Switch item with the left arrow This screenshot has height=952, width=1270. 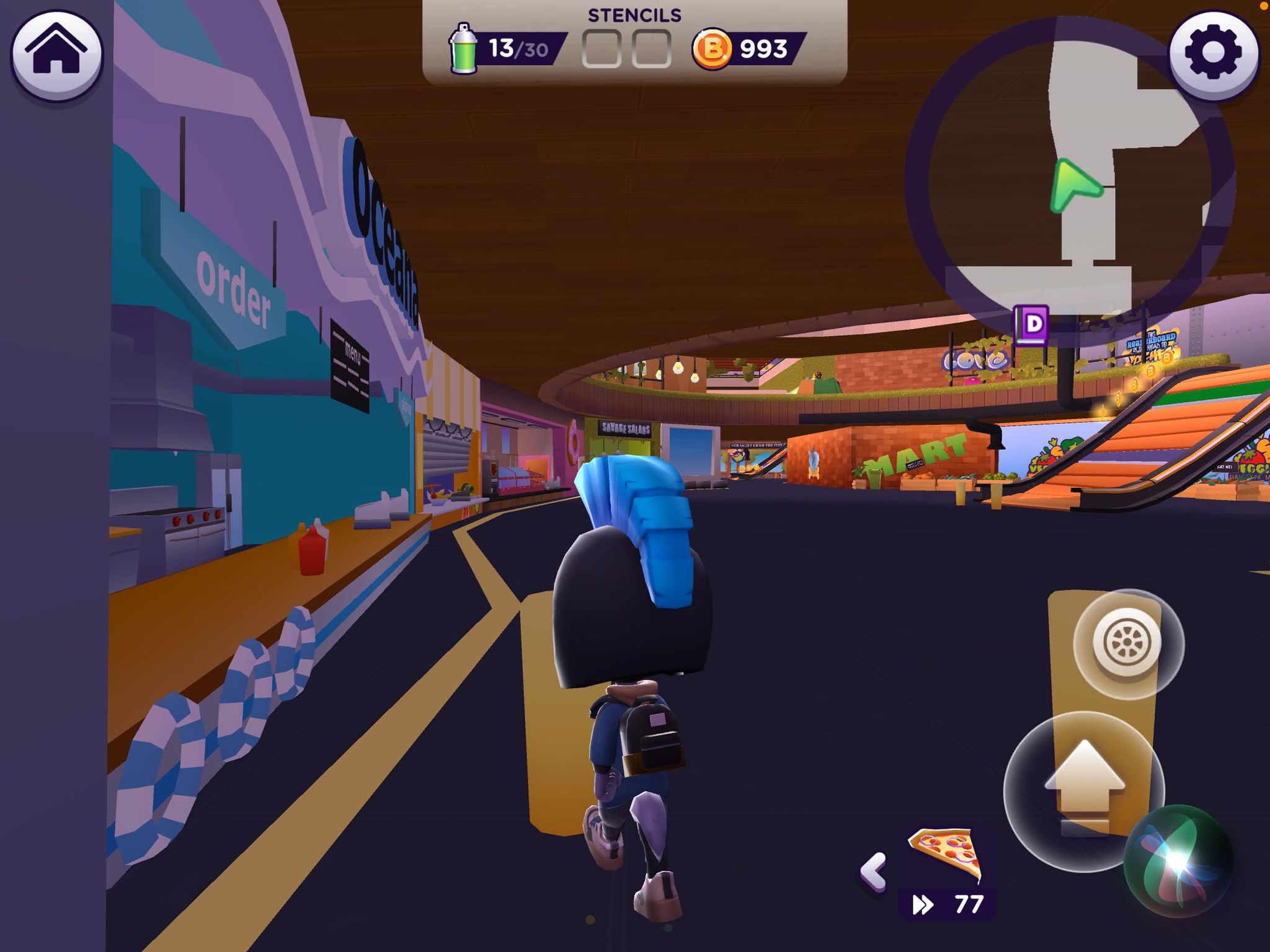[x=874, y=871]
